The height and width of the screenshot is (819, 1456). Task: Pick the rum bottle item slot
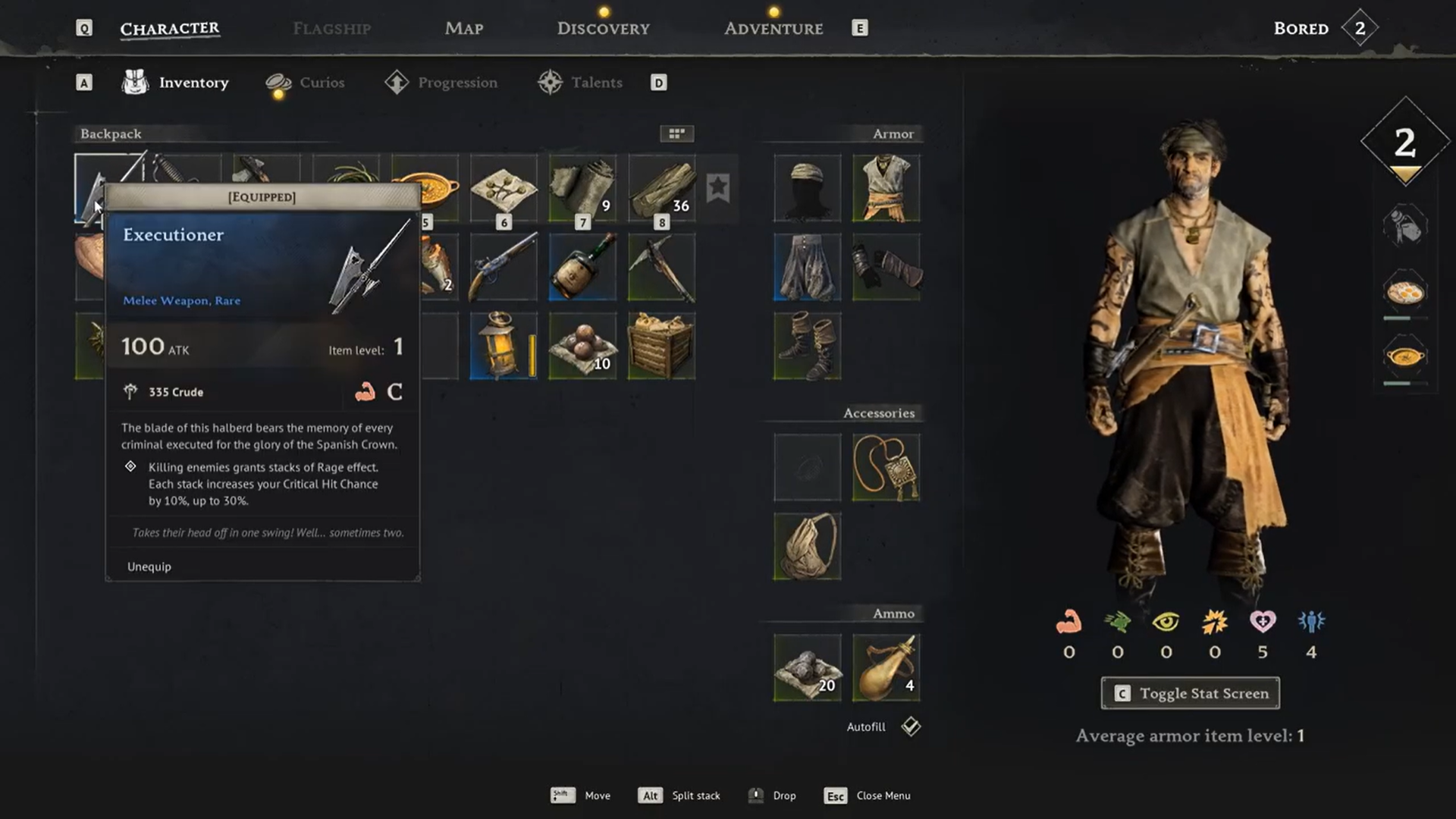coord(582,267)
